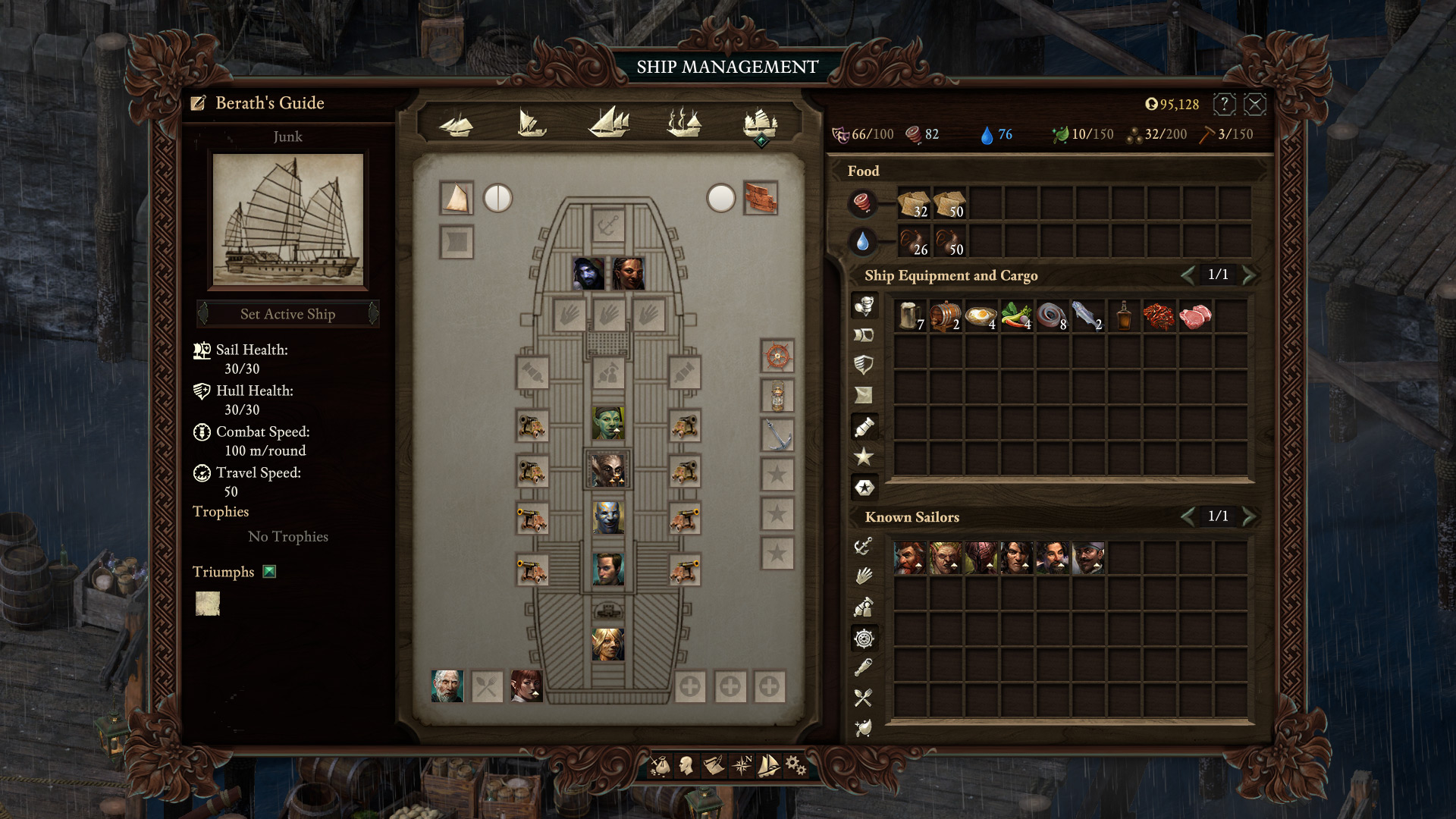Toggle the Triumphs checkbox
1456x819 pixels.
(269, 572)
